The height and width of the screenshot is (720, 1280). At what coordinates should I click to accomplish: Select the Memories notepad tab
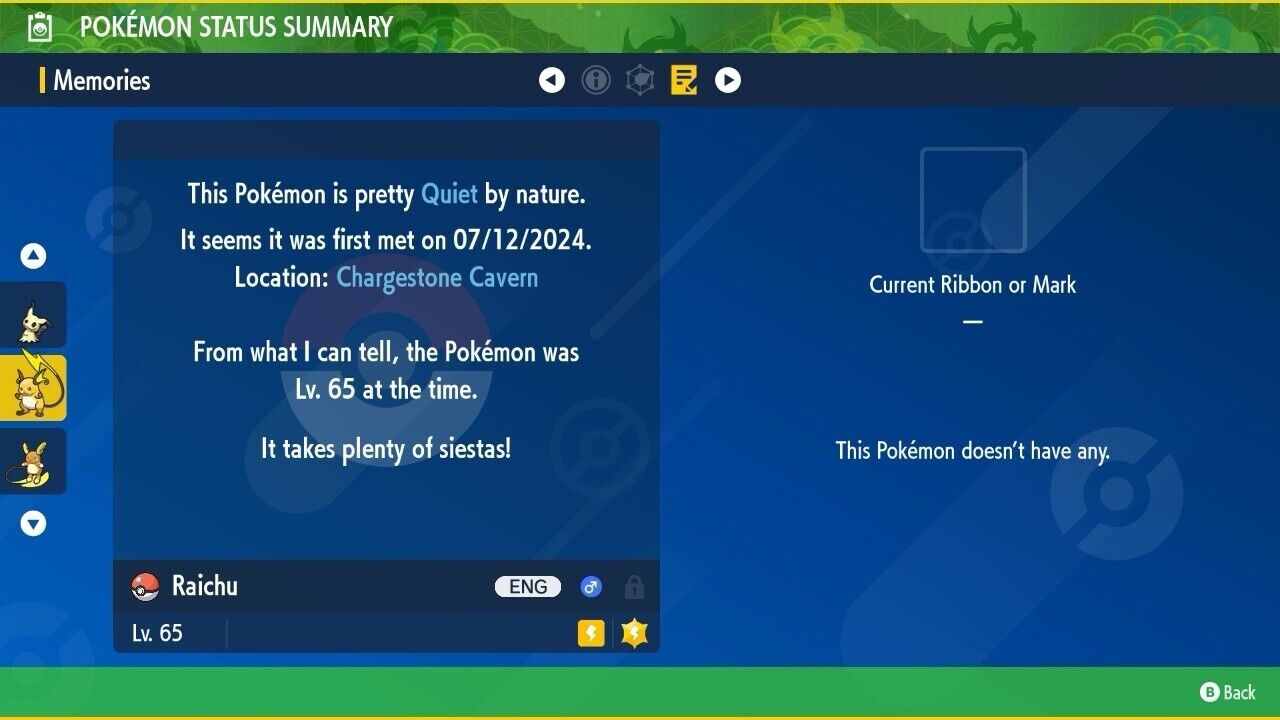pos(684,80)
